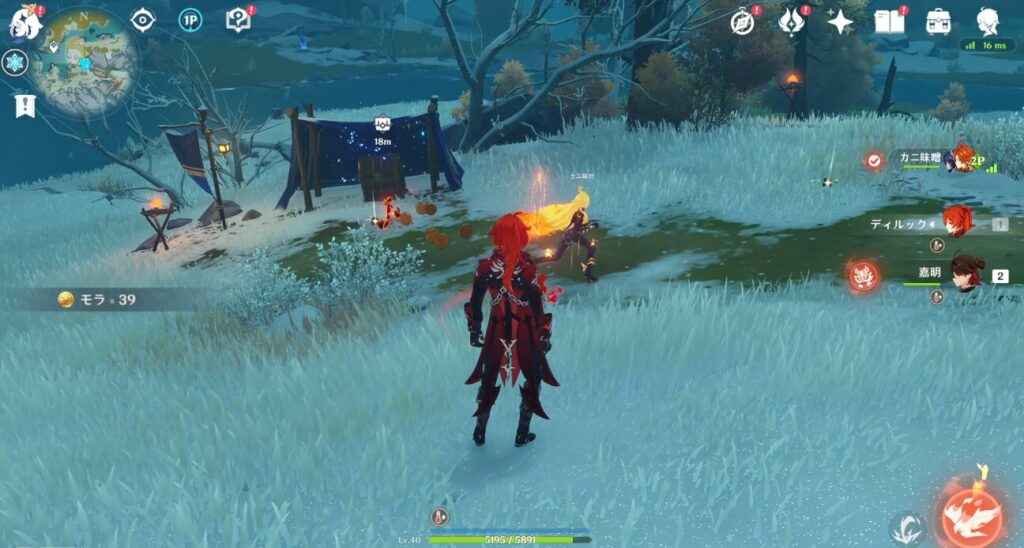Open the winged emblem icon in the top bar
The width and height of the screenshot is (1024, 548).
click(792, 22)
